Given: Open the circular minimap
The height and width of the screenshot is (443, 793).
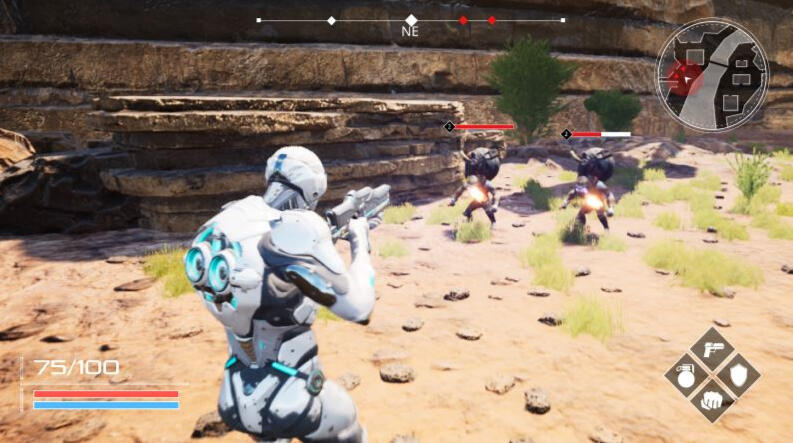Looking at the screenshot, I should pyautogui.click(x=711, y=75).
